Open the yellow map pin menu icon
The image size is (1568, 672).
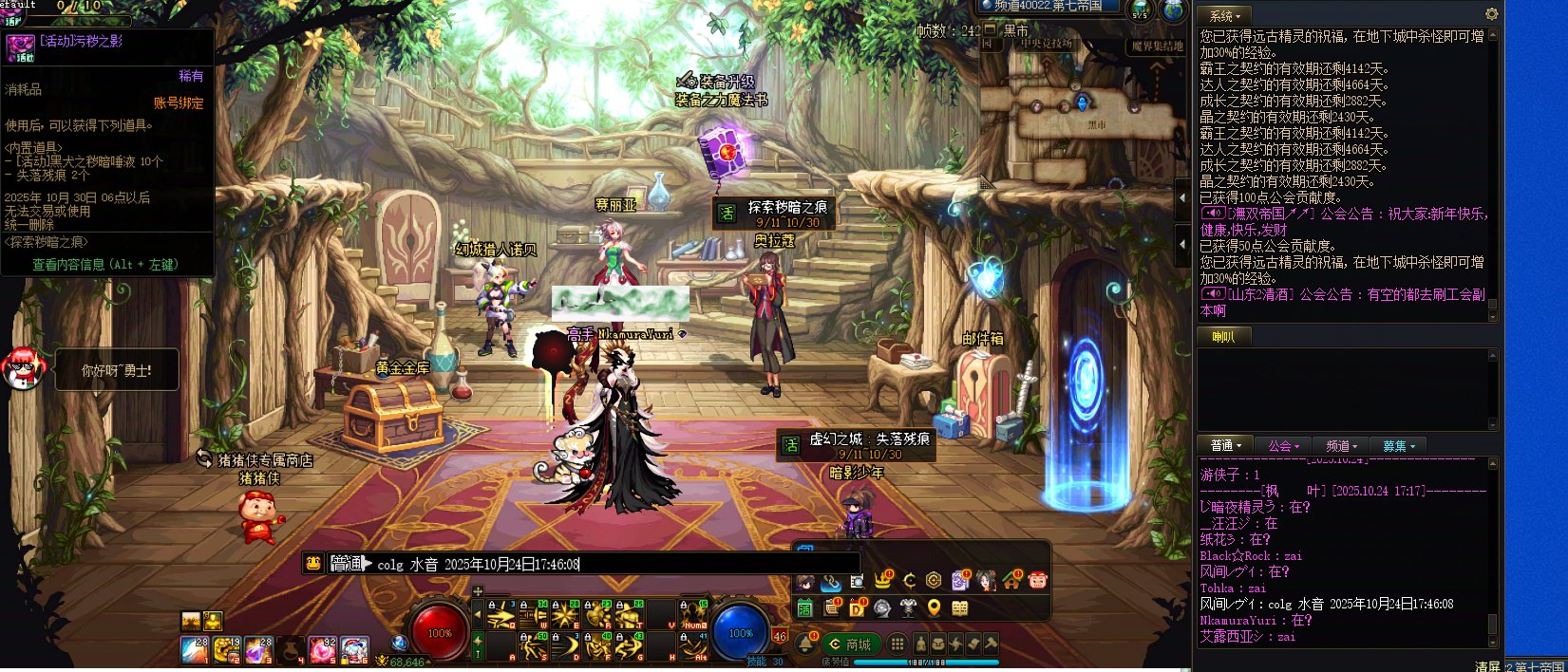coord(934,608)
